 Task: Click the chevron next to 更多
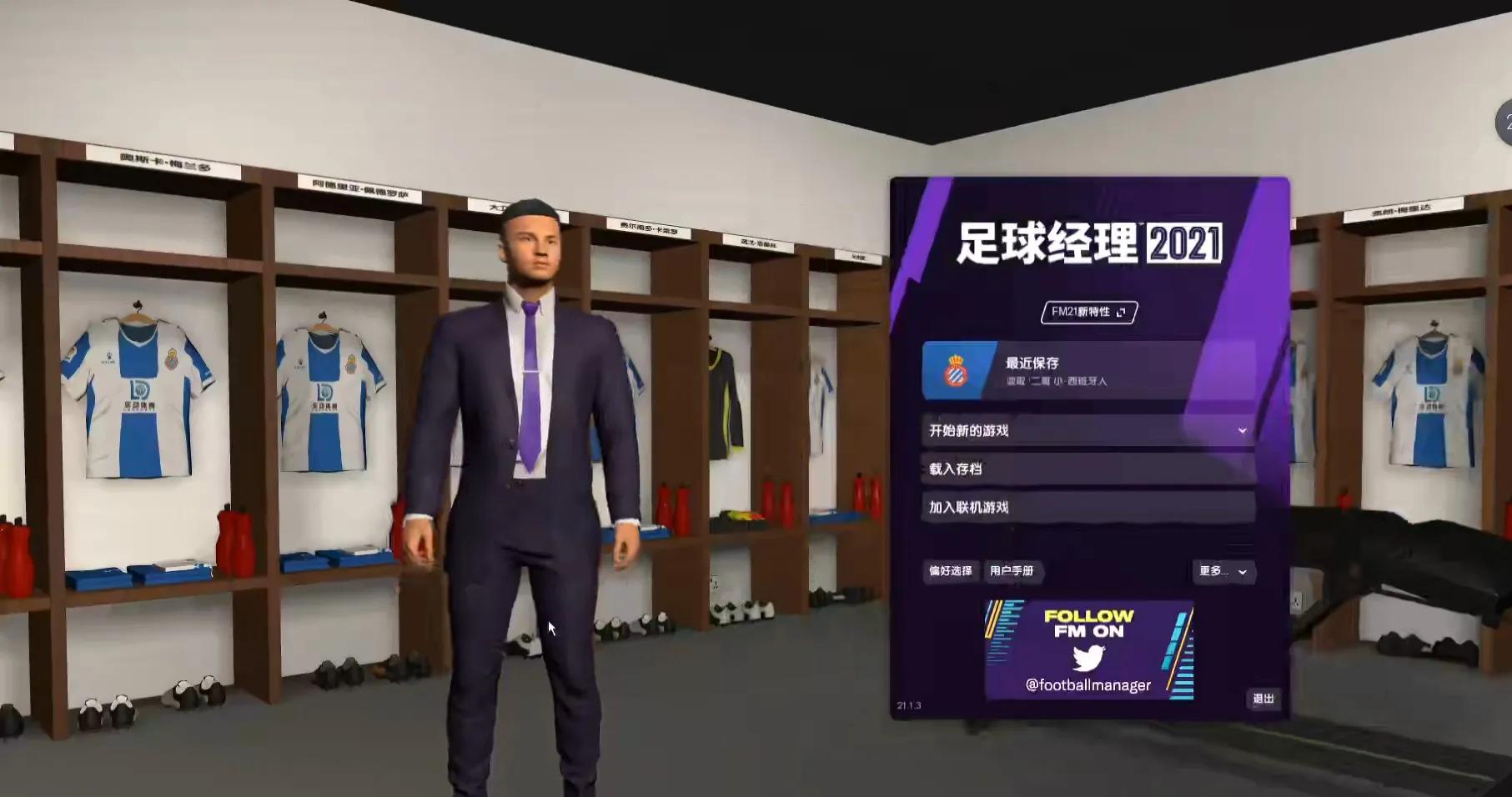click(x=1240, y=572)
